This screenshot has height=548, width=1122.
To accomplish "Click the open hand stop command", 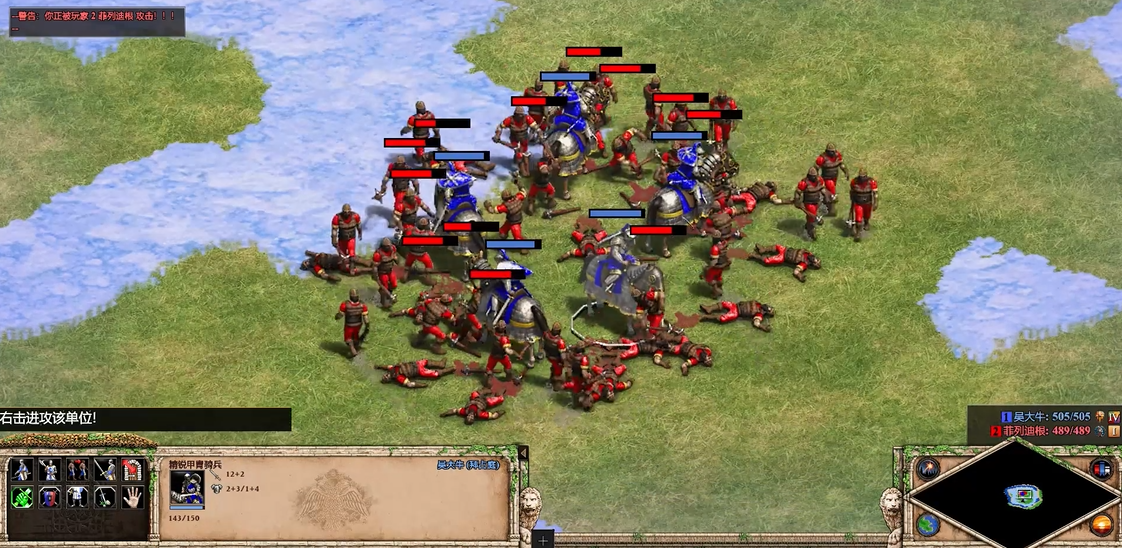I will click(x=133, y=497).
